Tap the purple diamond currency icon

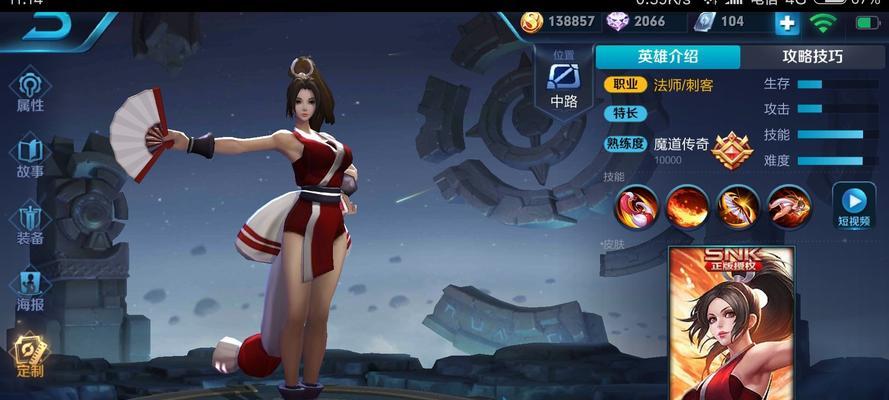click(x=616, y=21)
